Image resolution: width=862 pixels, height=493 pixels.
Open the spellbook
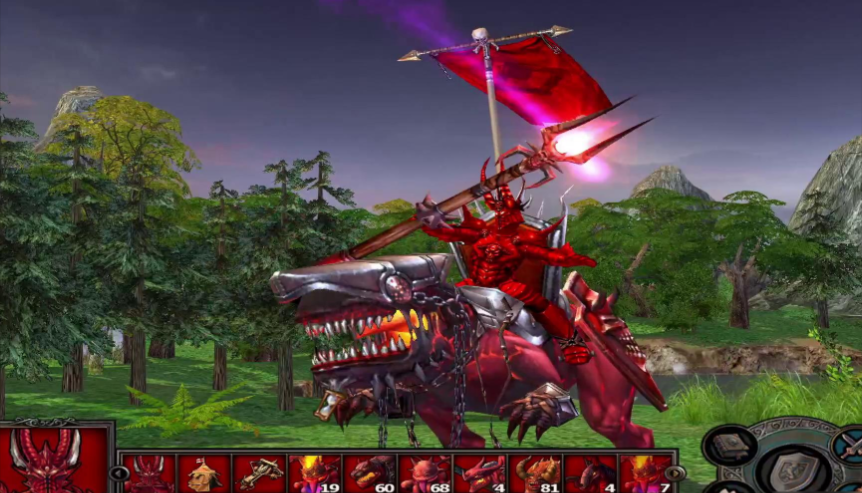click(729, 445)
